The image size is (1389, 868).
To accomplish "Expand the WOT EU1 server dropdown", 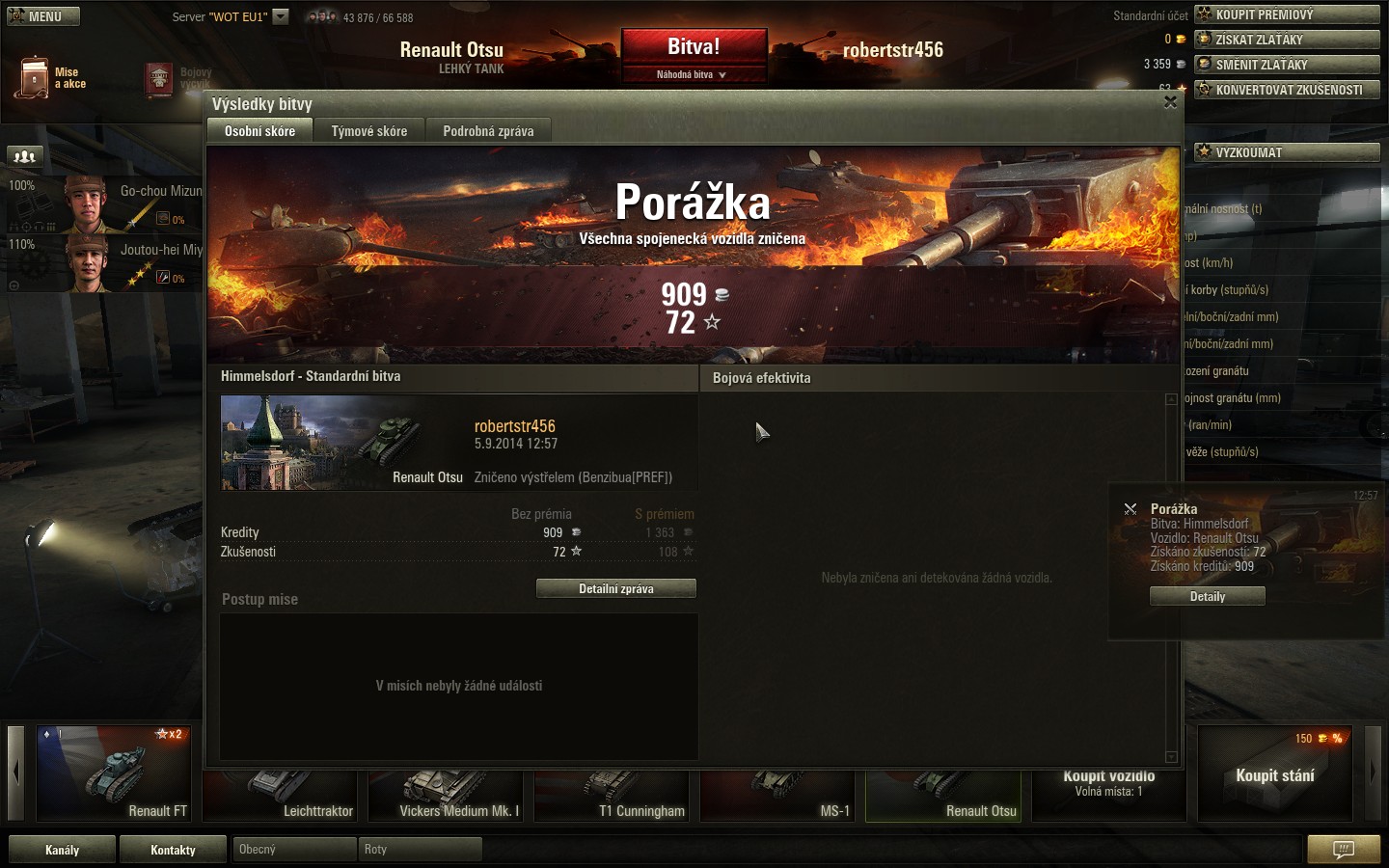I will [x=281, y=16].
